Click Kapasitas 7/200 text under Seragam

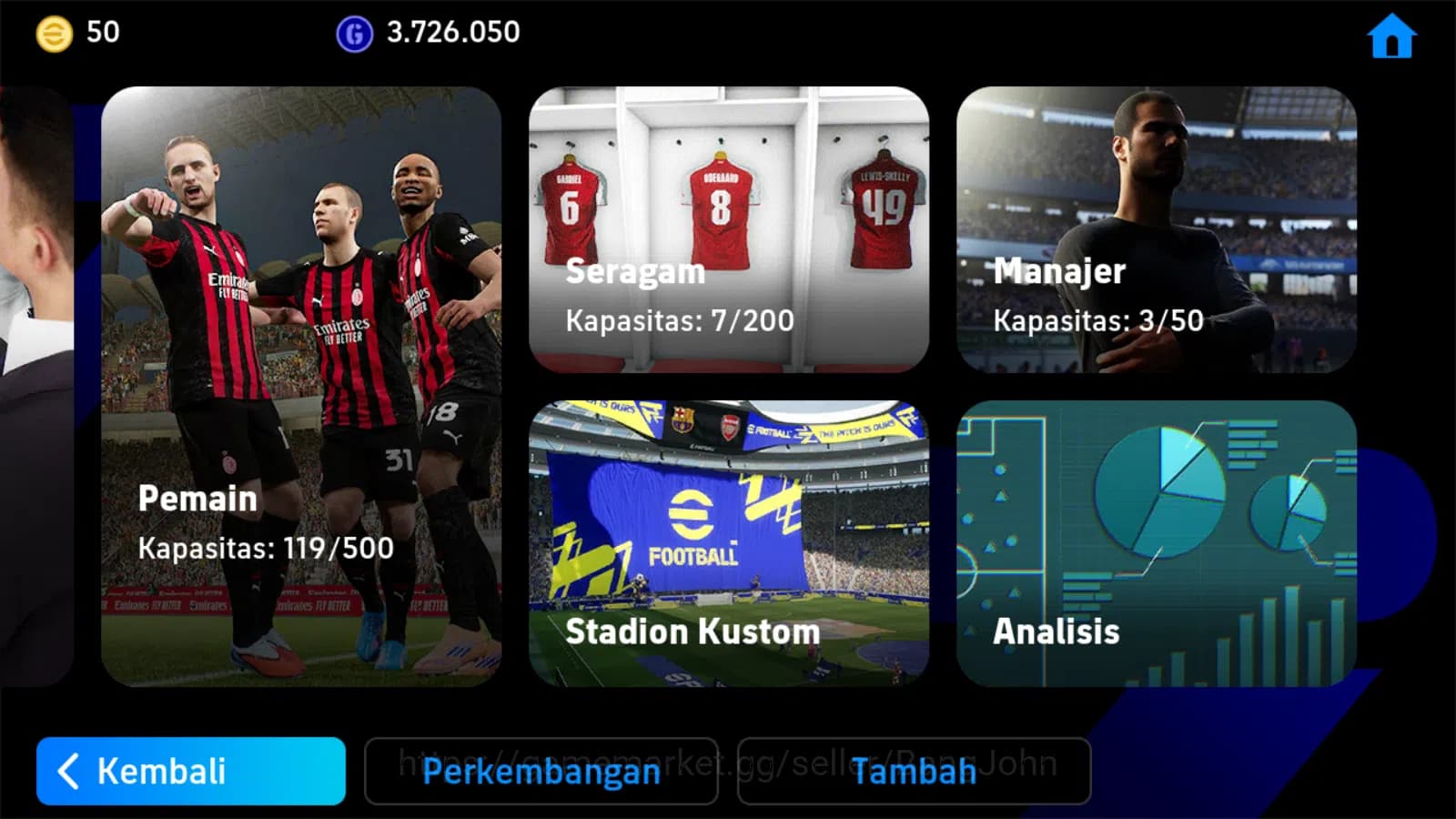[x=679, y=320]
